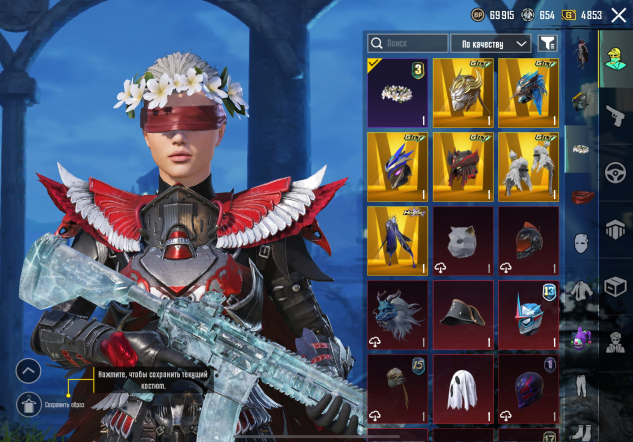Select the jacket clothing category
Screen dimensions: 633x442
(582, 290)
